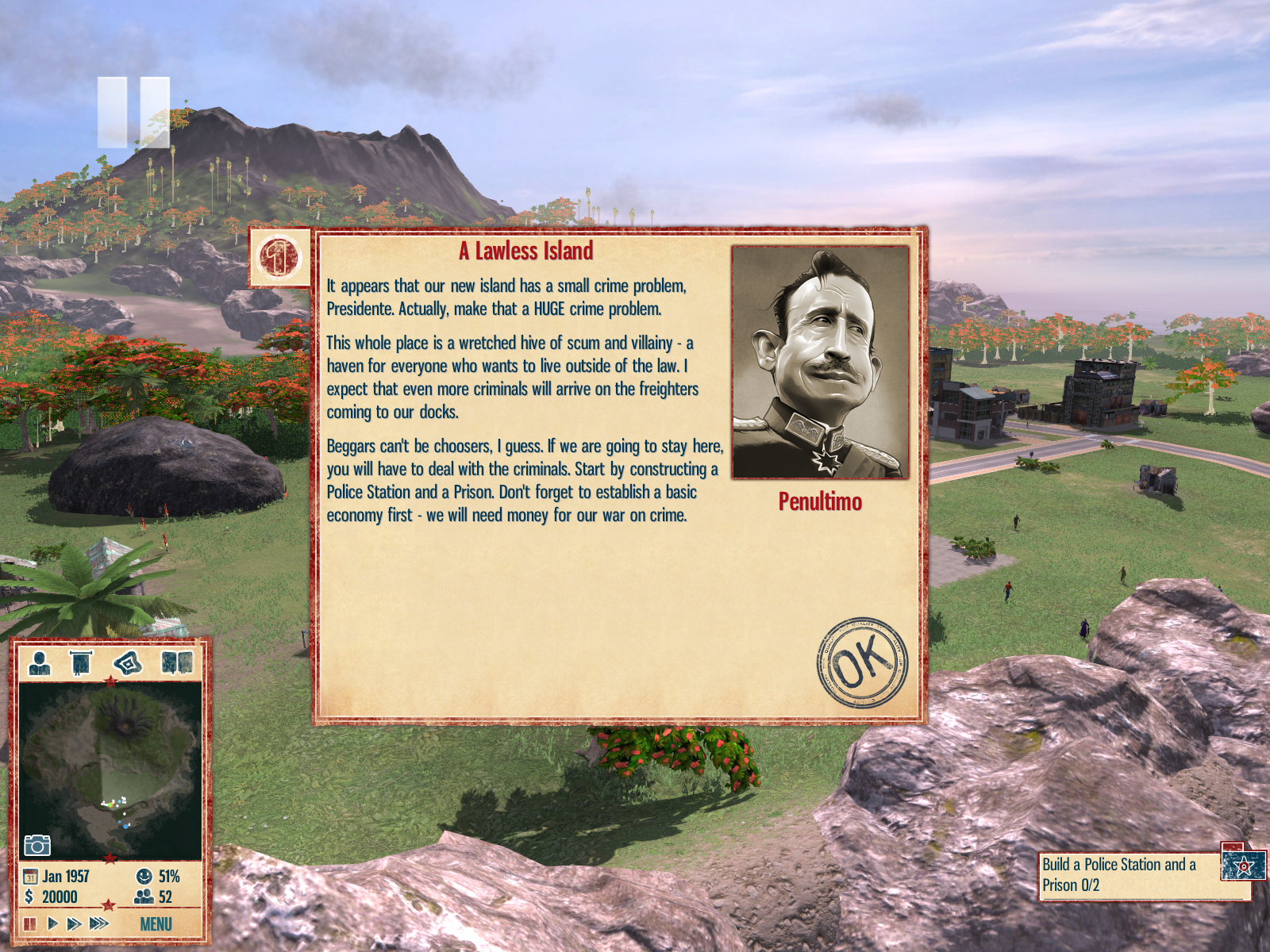Set game speed to normal play

tap(52, 923)
